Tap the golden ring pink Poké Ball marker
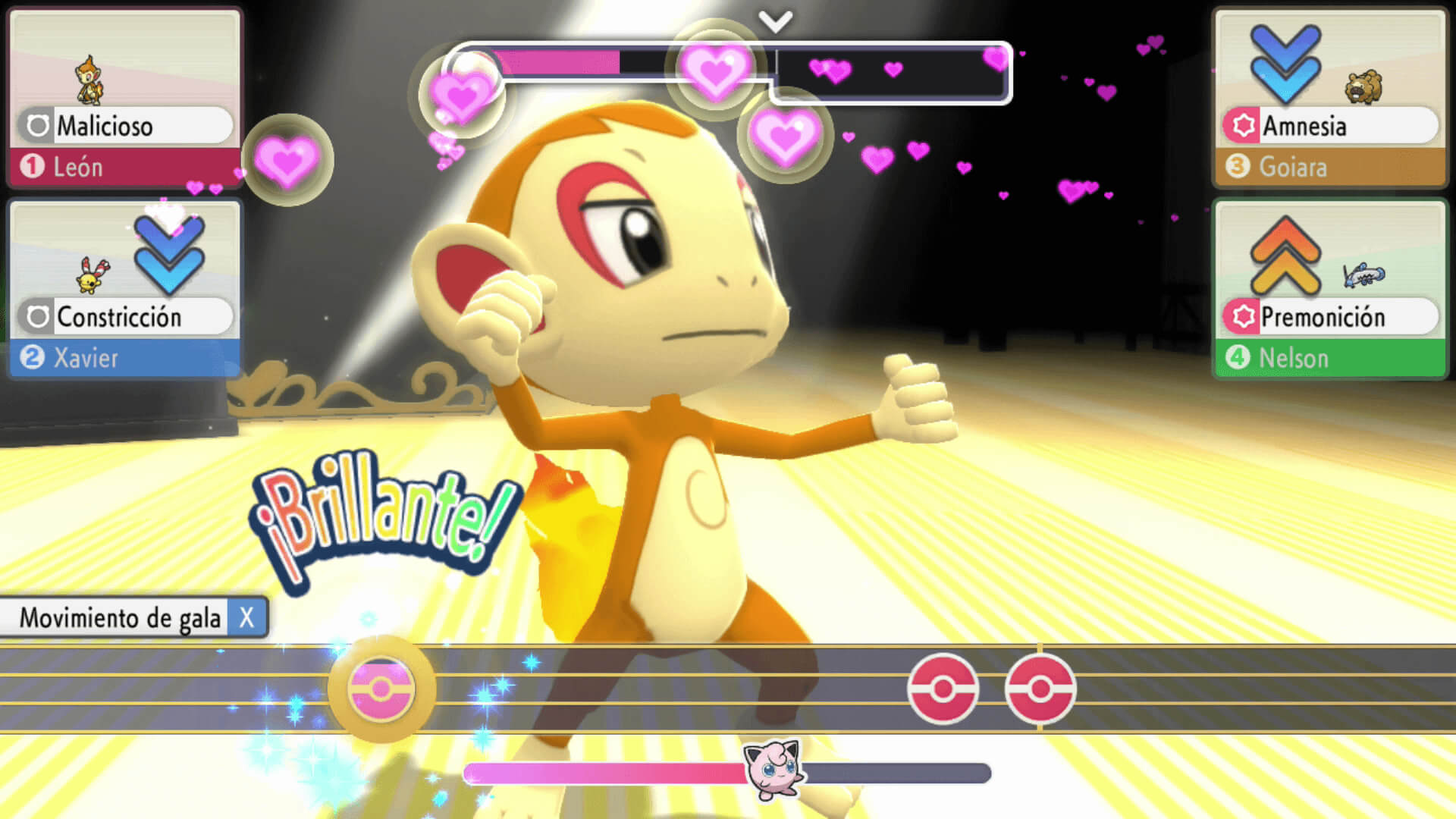This screenshot has width=1456, height=819. pyautogui.click(x=381, y=689)
